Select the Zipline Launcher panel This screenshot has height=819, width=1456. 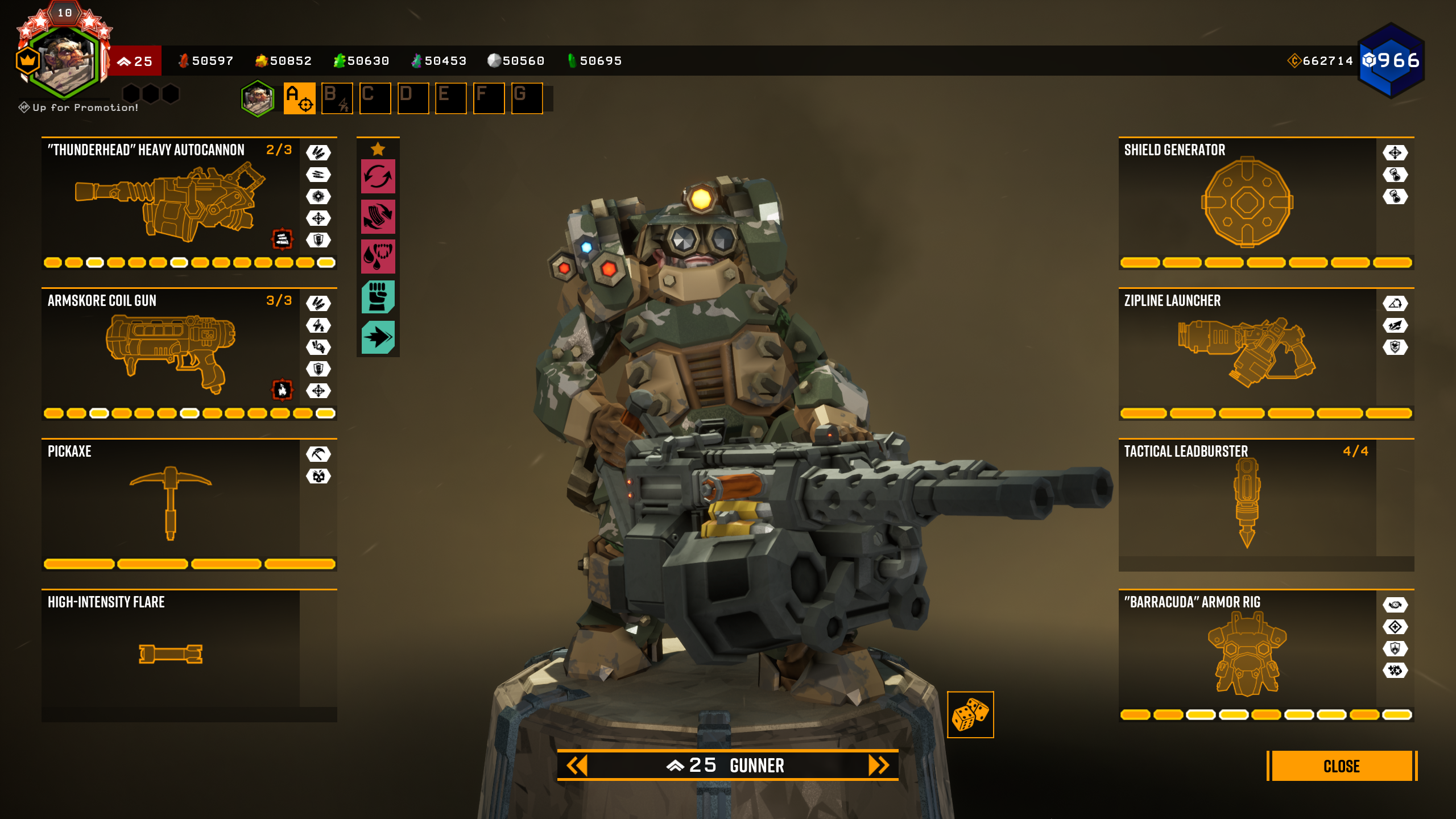1247,353
